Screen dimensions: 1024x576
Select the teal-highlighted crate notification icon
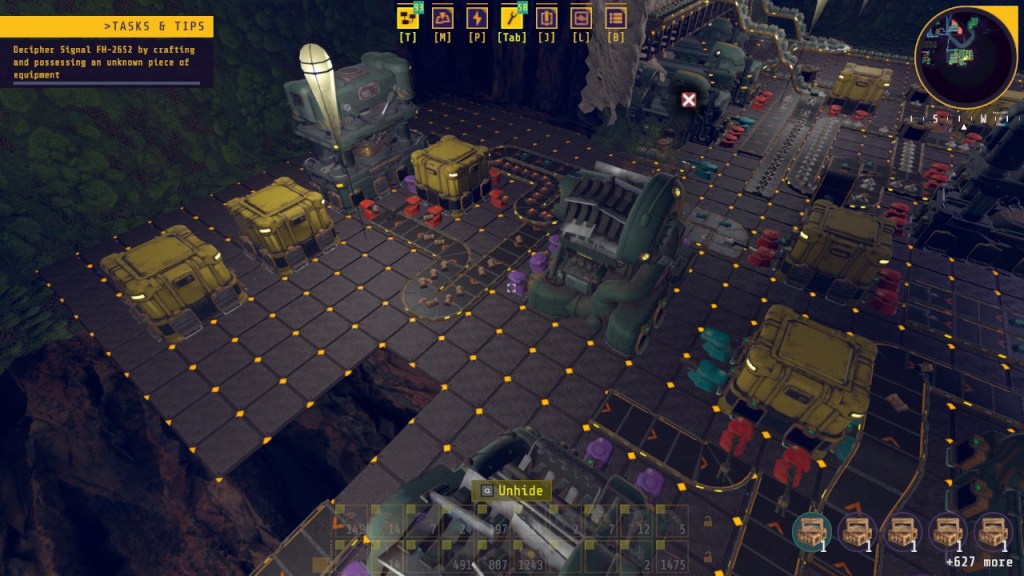click(811, 531)
